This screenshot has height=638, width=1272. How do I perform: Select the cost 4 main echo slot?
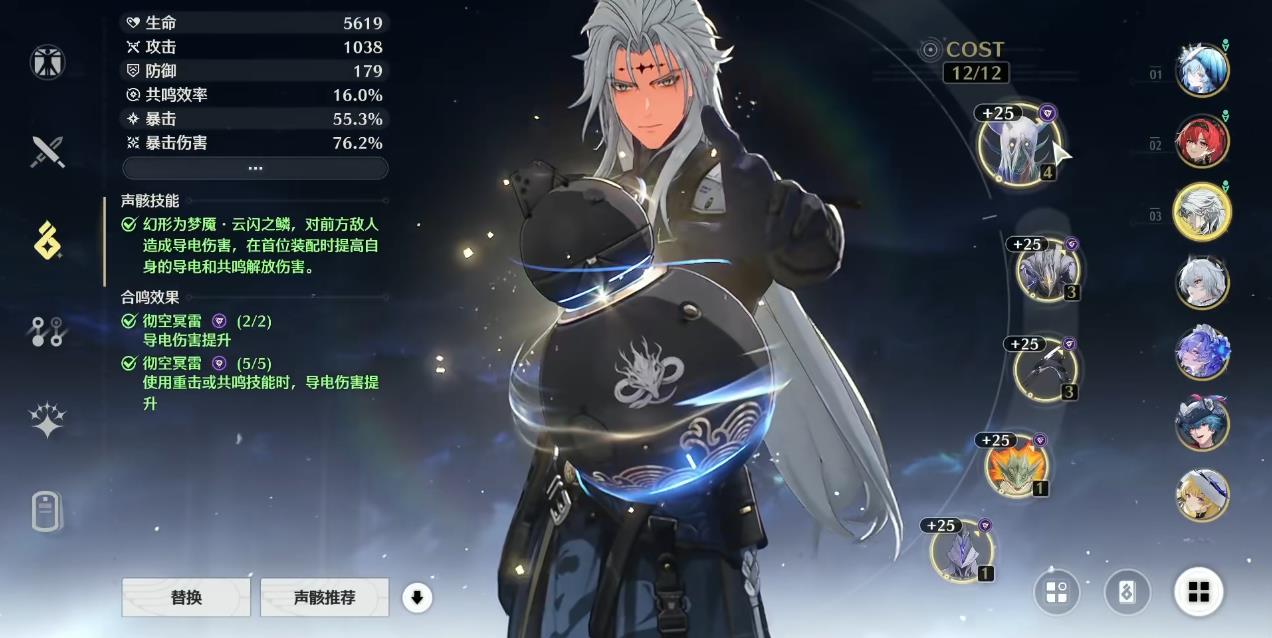[x=1019, y=147]
